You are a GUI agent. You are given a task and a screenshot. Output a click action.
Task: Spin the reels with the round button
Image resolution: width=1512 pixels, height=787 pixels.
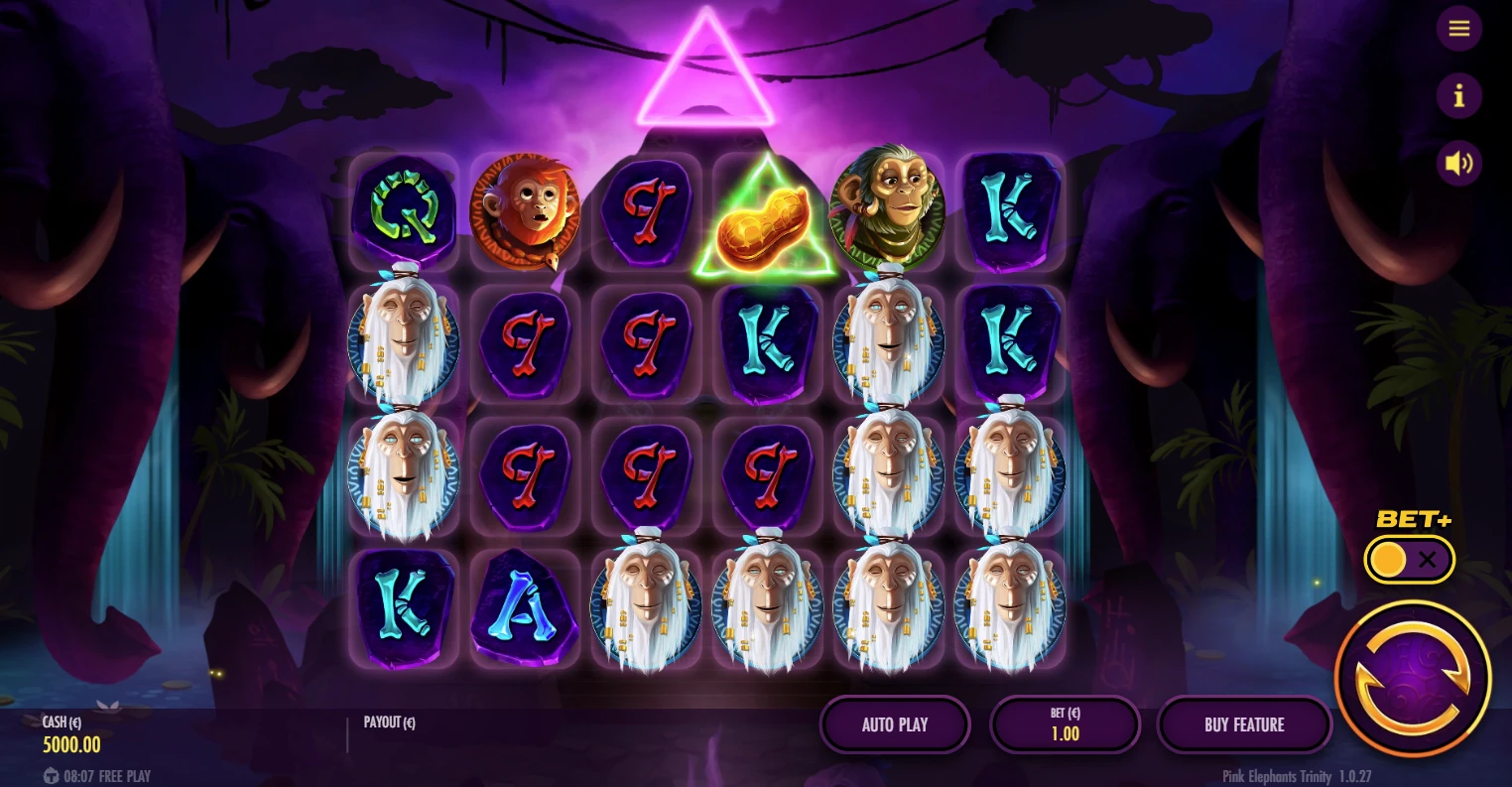tap(1413, 679)
